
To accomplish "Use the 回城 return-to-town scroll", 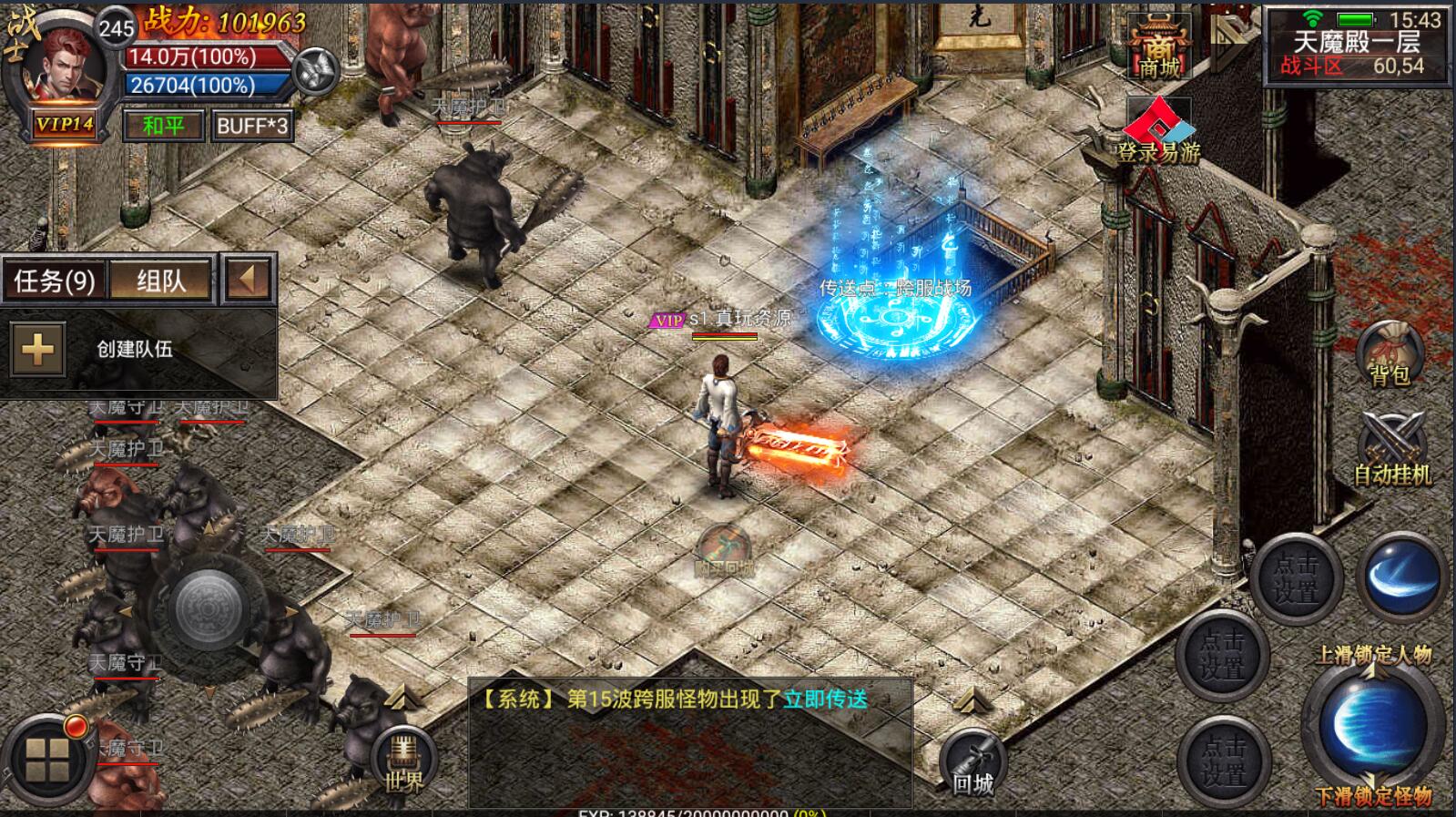I will point(972,765).
